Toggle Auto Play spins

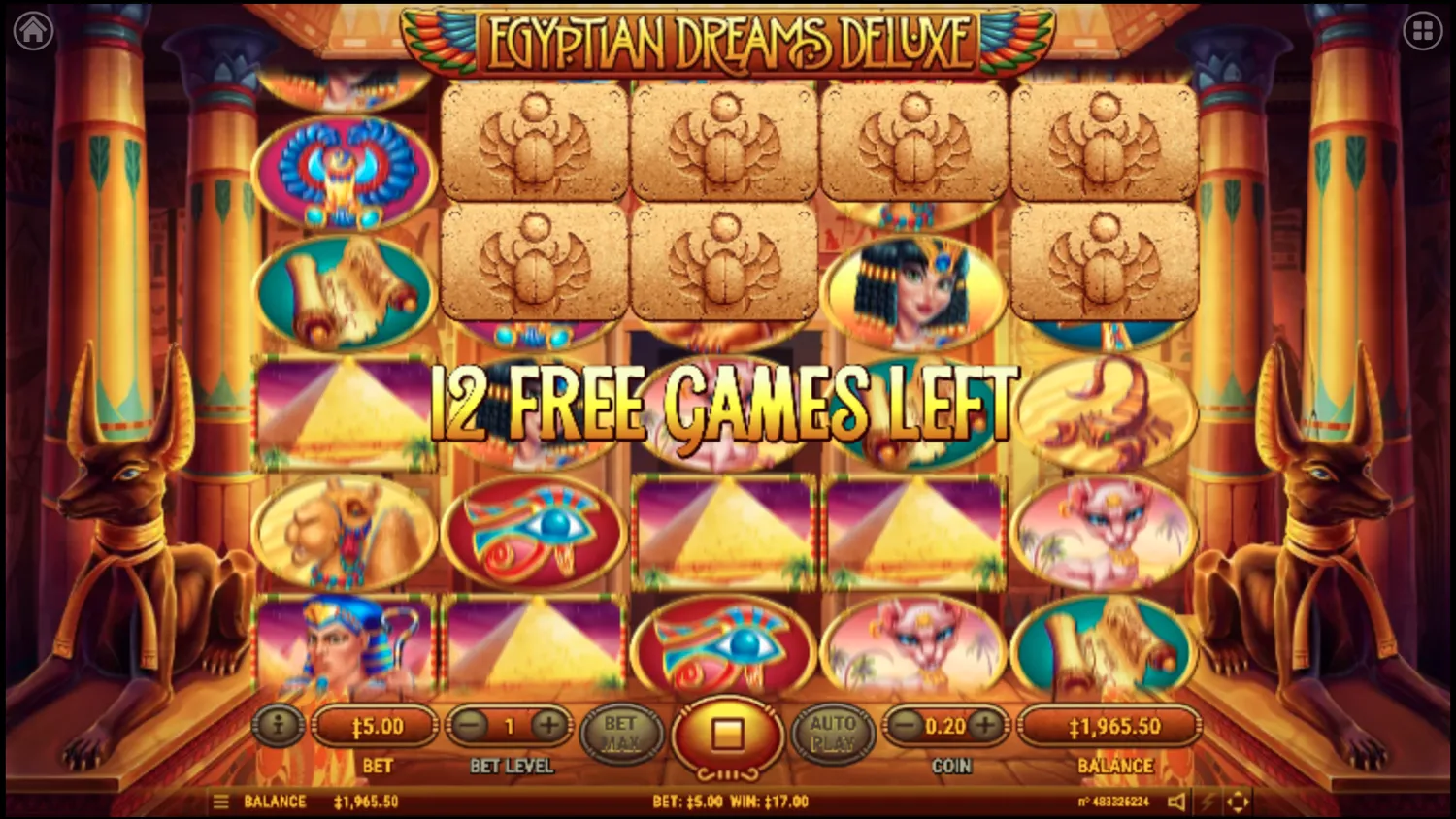point(833,732)
